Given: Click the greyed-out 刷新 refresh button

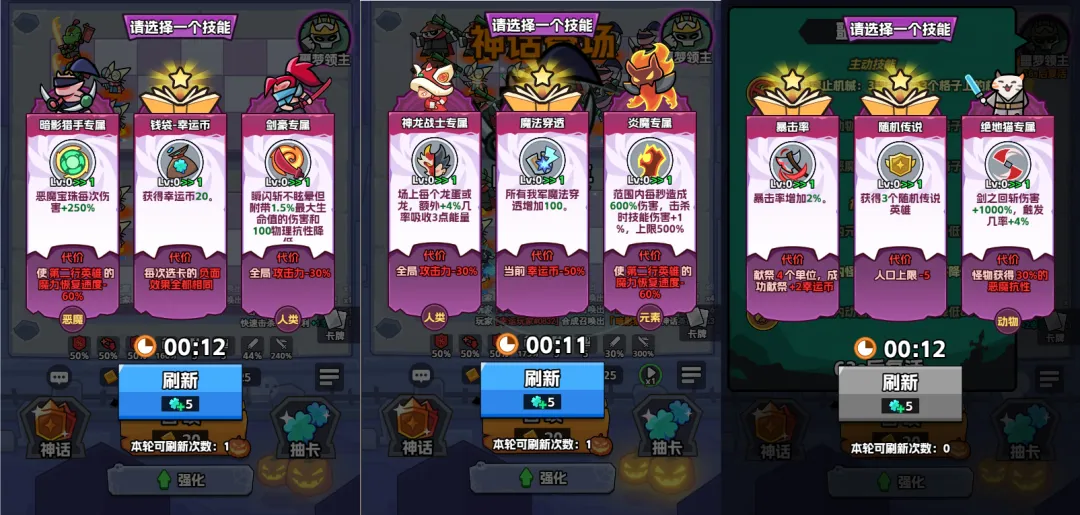Looking at the screenshot, I should (899, 391).
